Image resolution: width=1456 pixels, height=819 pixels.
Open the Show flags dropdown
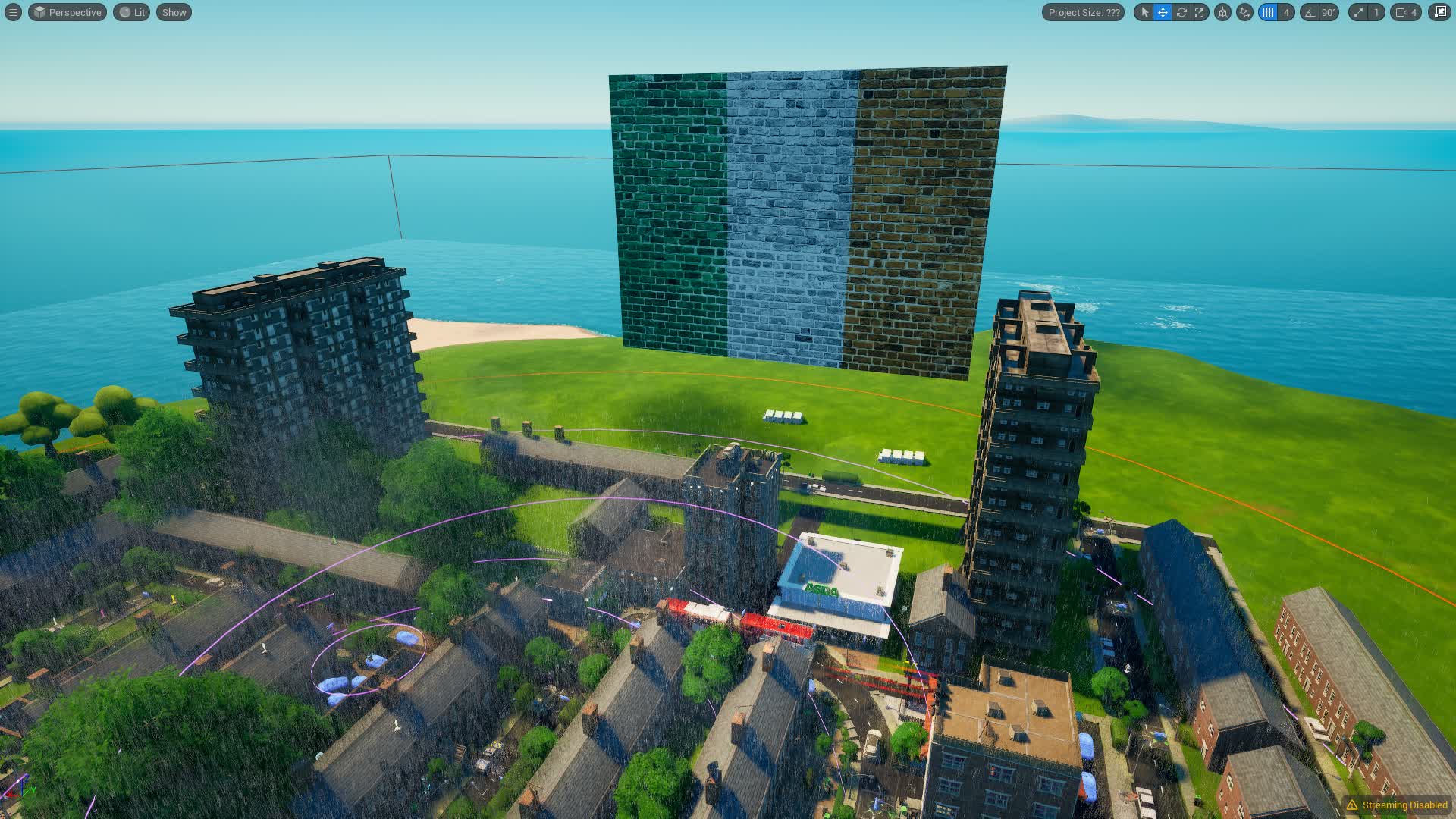click(173, 12)
